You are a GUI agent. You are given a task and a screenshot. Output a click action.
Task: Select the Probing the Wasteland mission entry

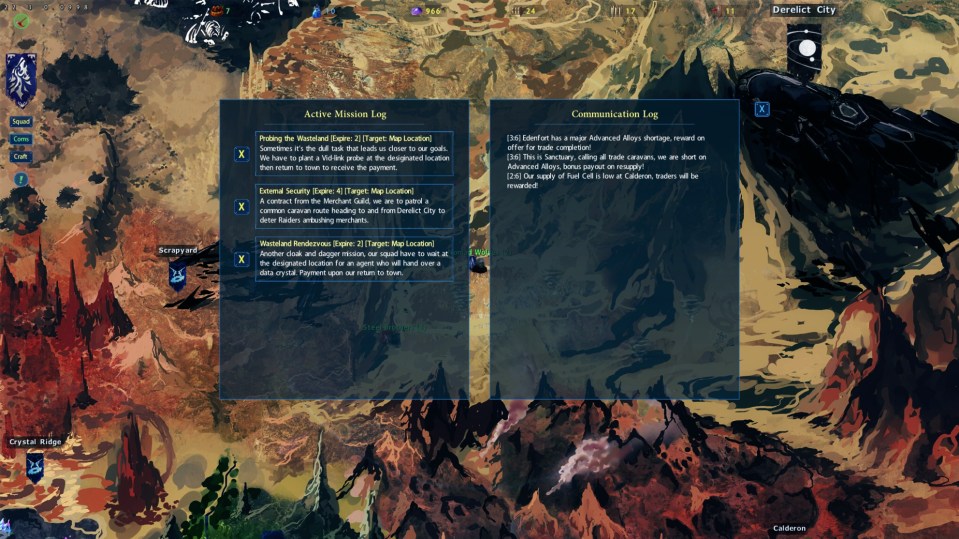pos(354,154)
